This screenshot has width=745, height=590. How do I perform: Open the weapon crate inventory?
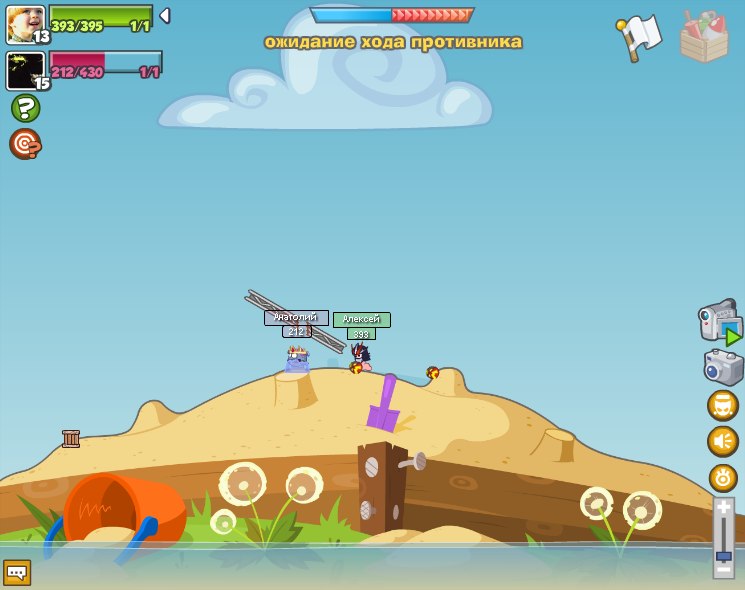(704, 37)
